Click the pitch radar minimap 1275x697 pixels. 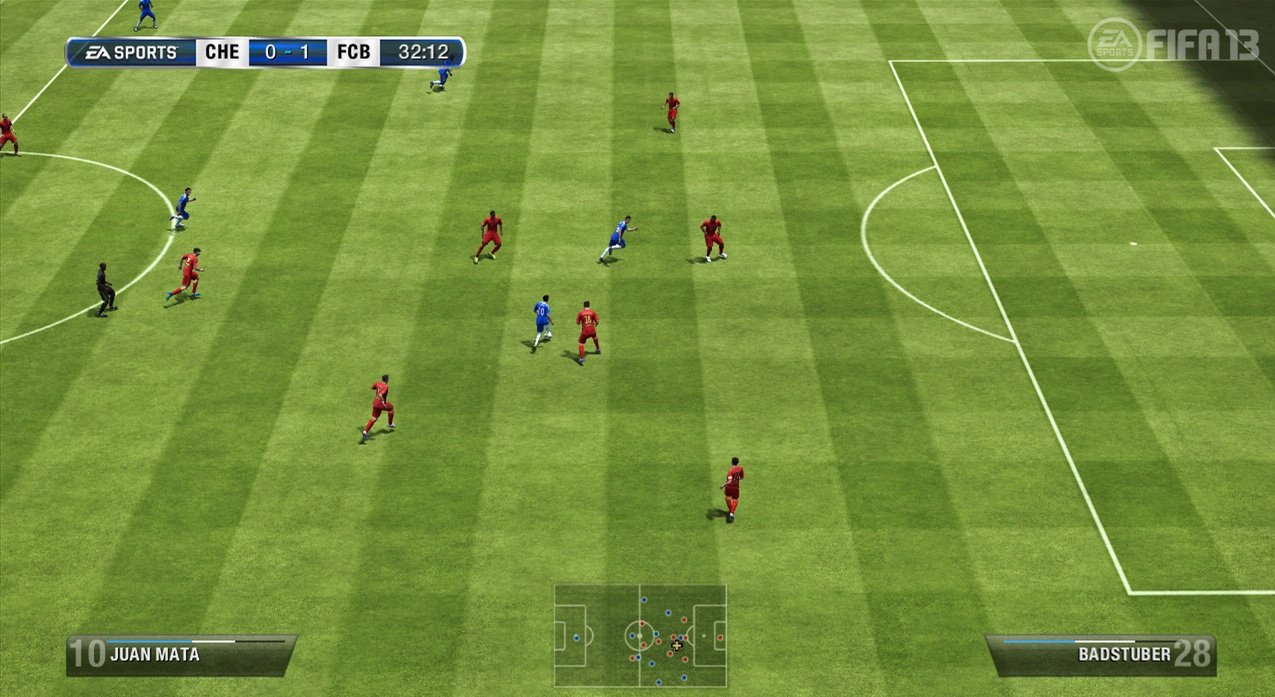640,635
